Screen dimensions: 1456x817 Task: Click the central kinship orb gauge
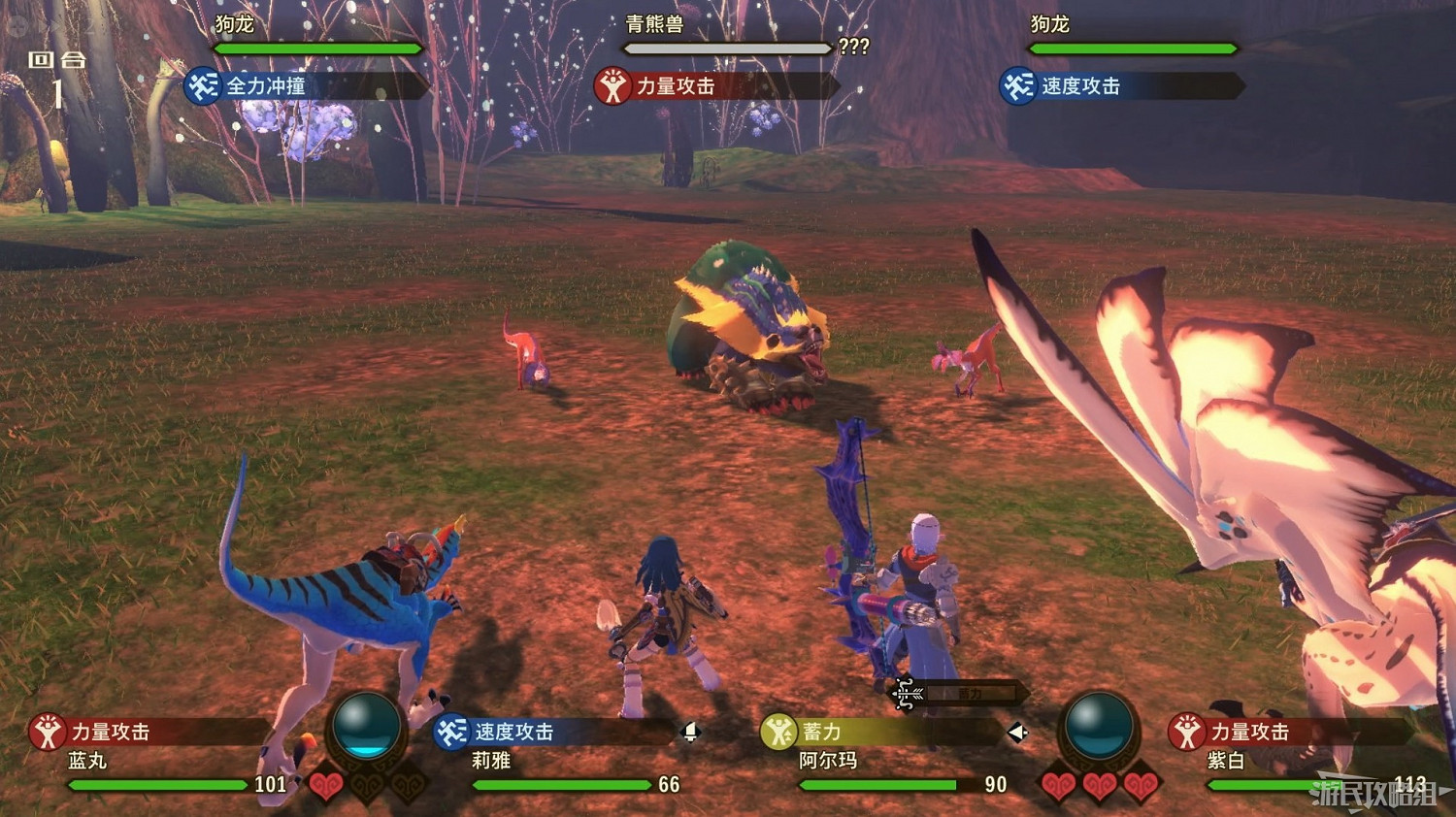367,723
